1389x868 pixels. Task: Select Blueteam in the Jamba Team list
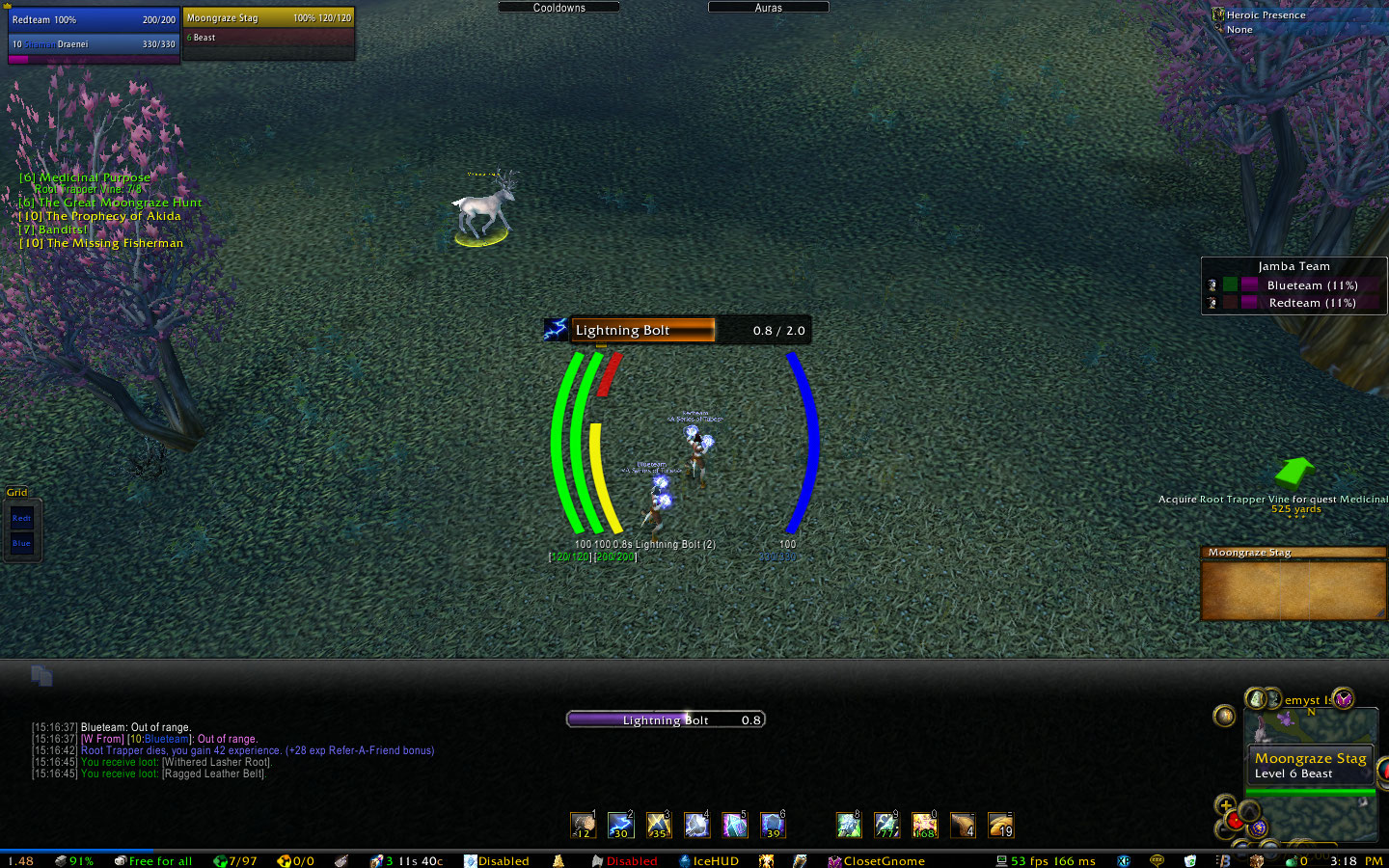[x=1311, y=285]
